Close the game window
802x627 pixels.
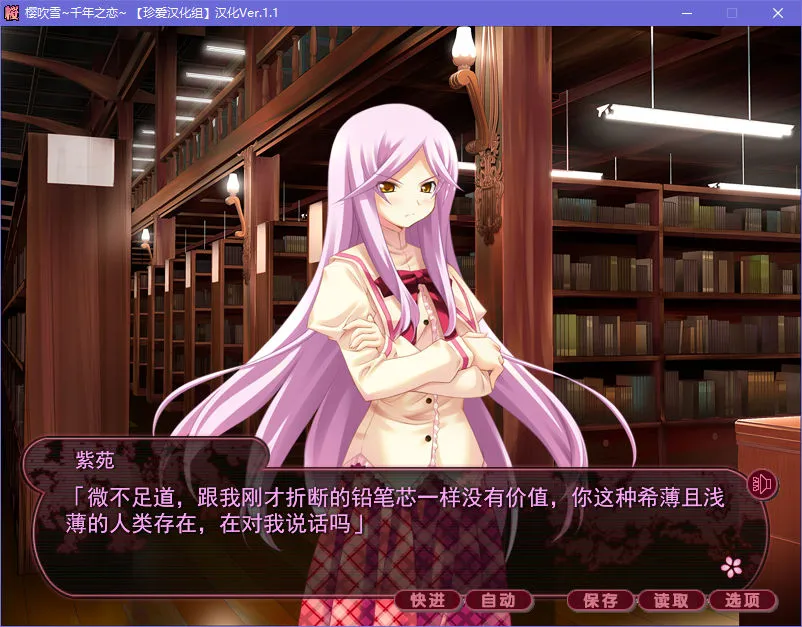(x=777, y=13)
